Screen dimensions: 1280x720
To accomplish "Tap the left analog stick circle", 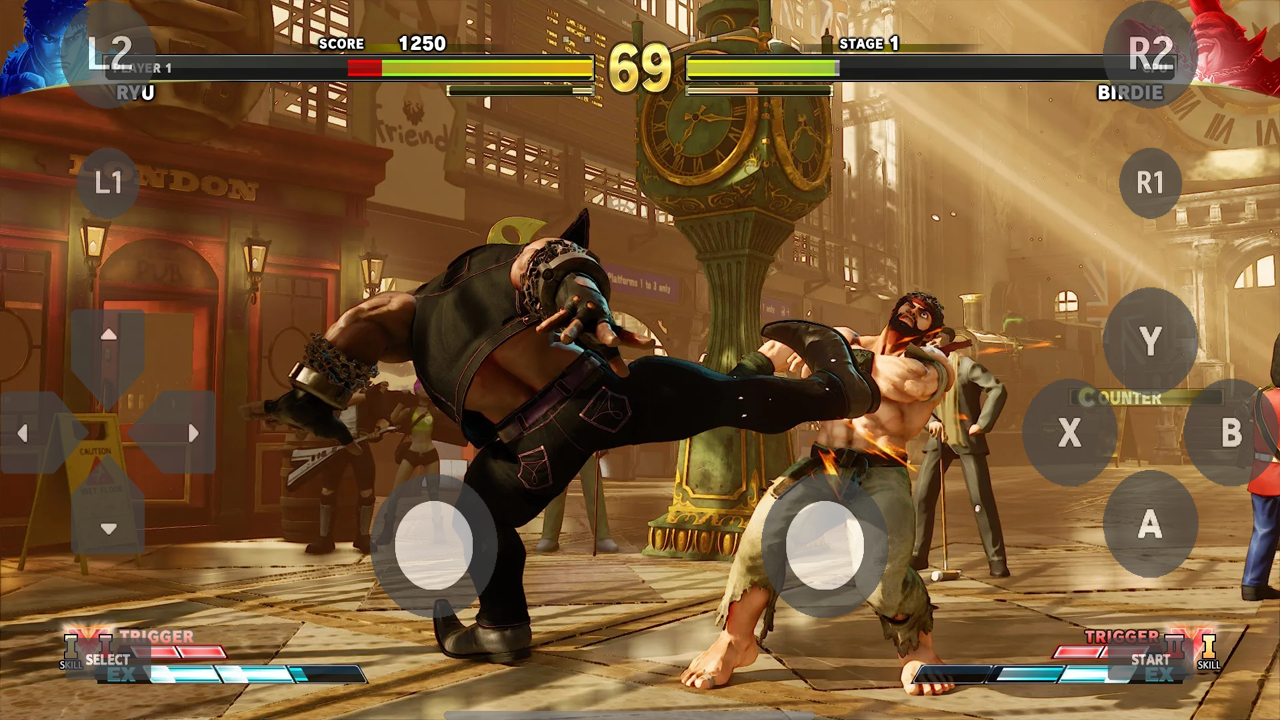I will tap(432, 545).
